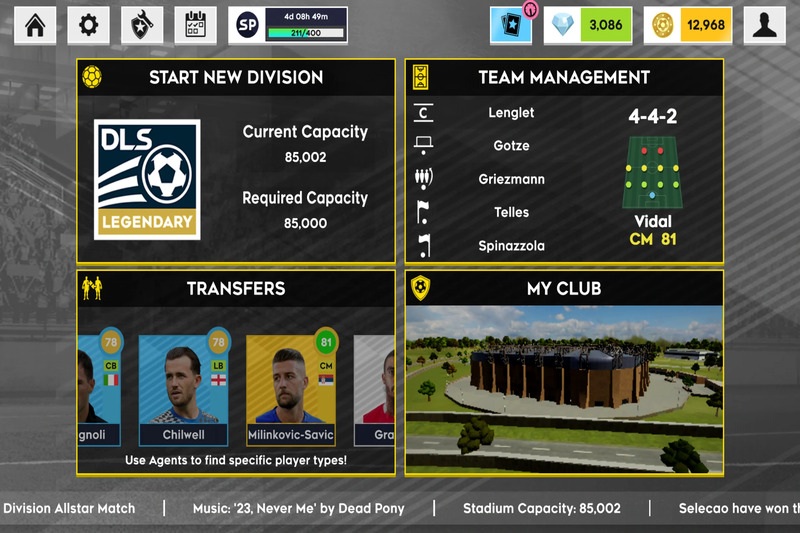Select the Griezmann free kick taker row
800x533 pixels.
511,179
